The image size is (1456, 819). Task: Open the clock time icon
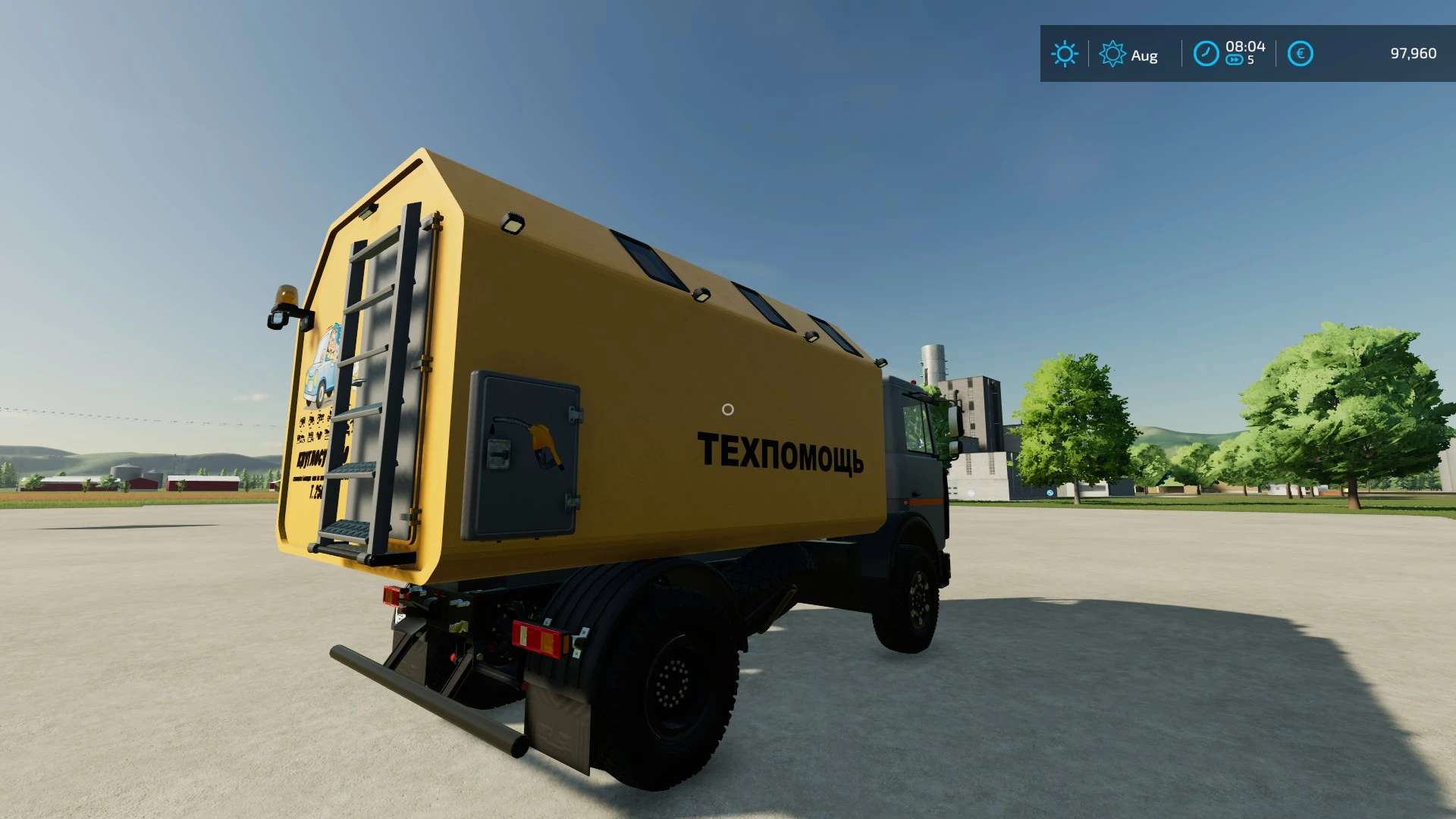tap(1206, 54)
